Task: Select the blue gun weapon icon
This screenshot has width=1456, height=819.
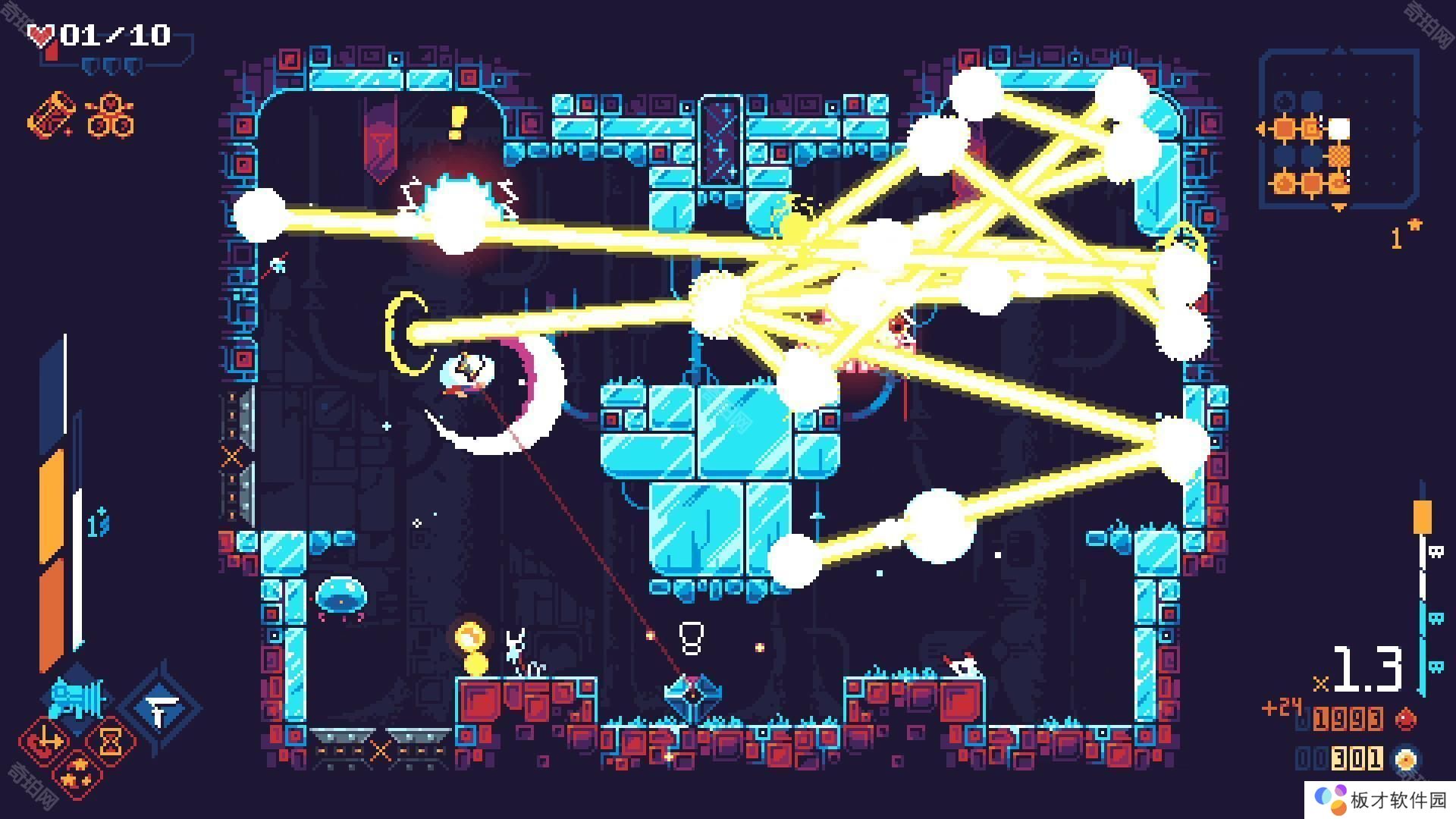Action: click(76, 696)
